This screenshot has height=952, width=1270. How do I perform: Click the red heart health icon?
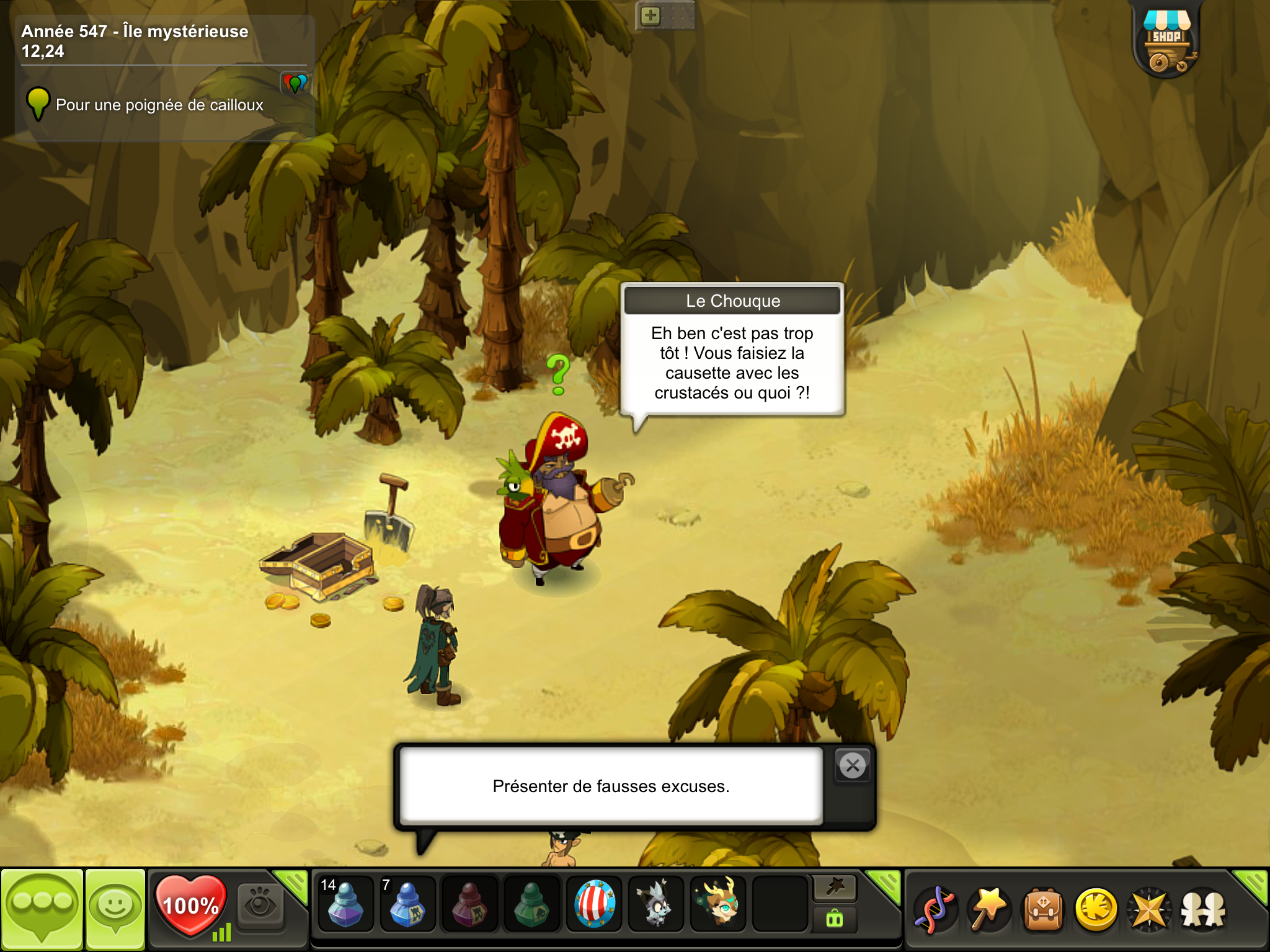pyautogui.click(x=190, y=905)
